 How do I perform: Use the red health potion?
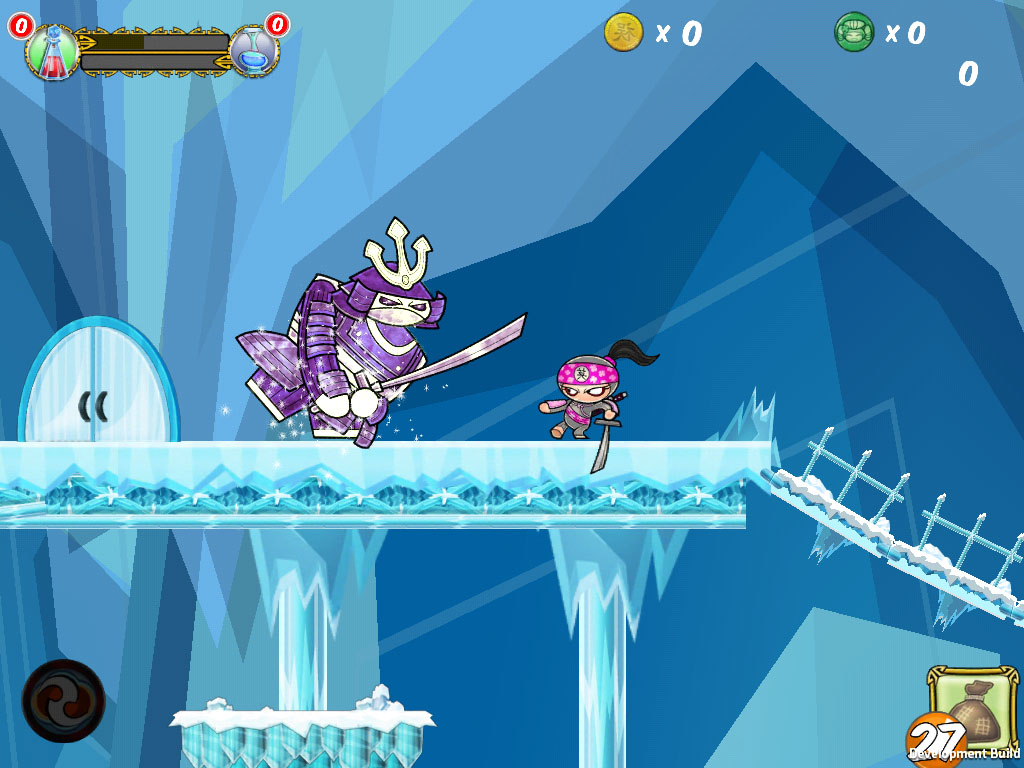51,52
